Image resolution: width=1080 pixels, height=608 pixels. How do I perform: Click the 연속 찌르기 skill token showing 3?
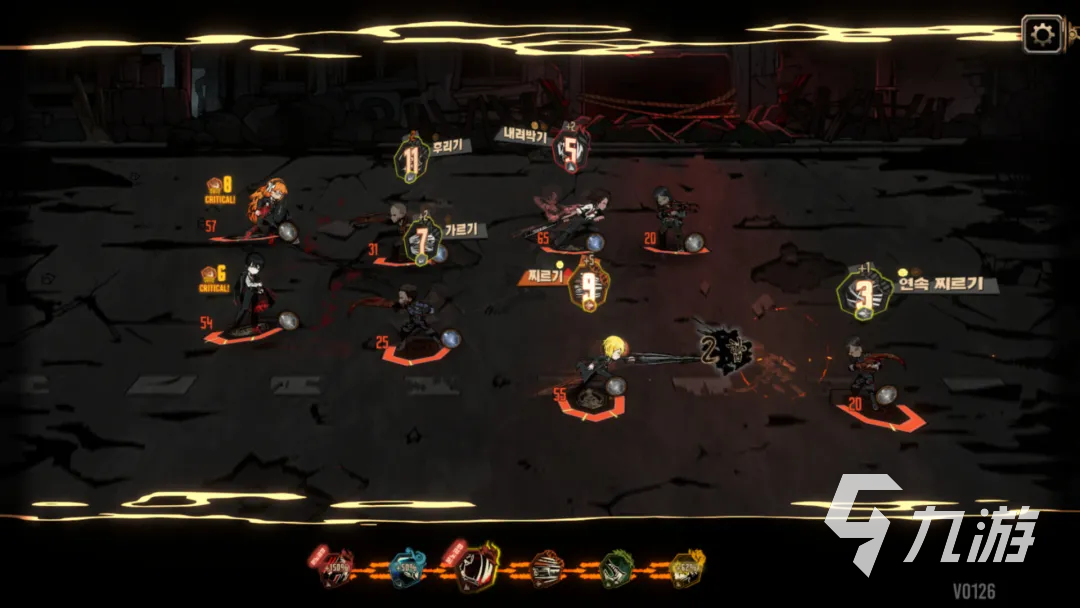[x=861, y=294]
